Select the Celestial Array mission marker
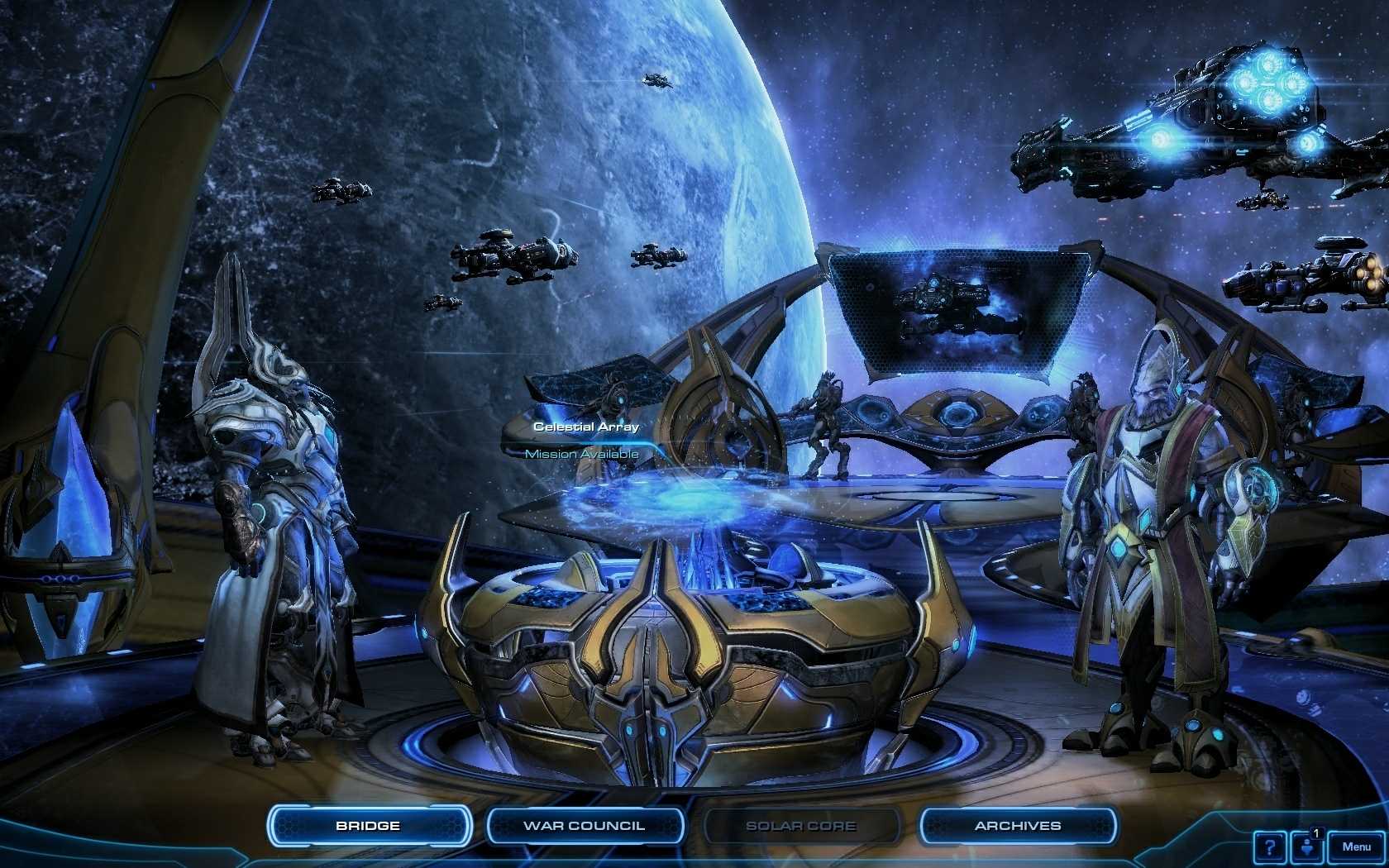The width and height of the screenshot is (1389, 868). [x=587, y=427]
